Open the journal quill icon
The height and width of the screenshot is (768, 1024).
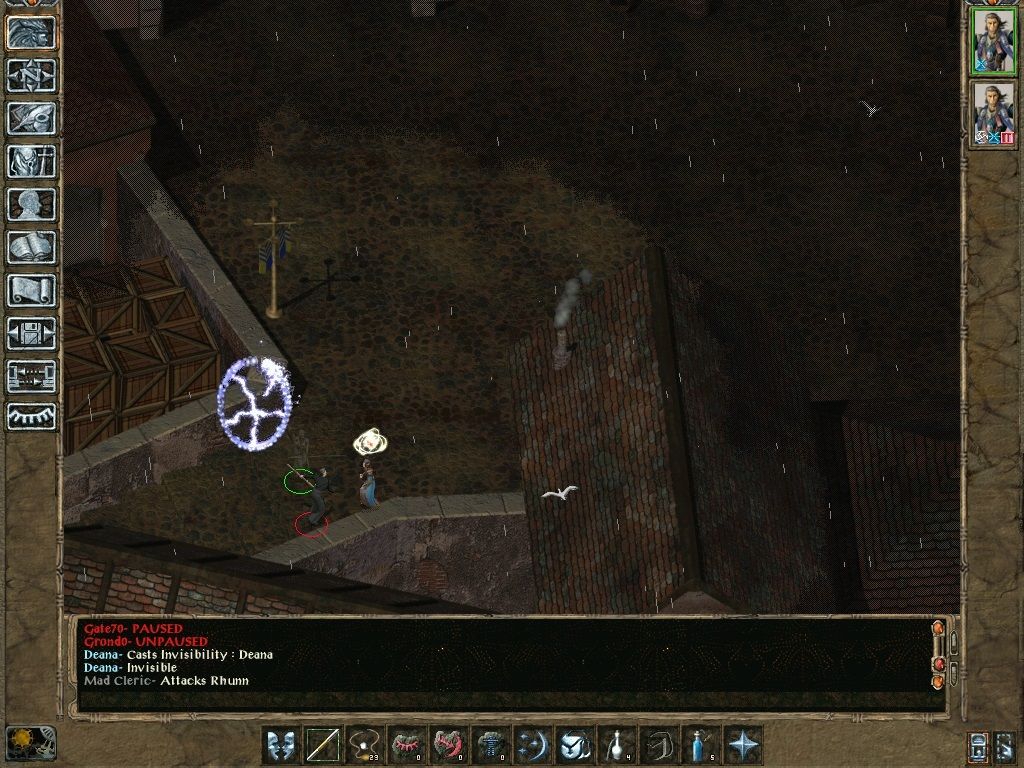[x=31, y=118]
